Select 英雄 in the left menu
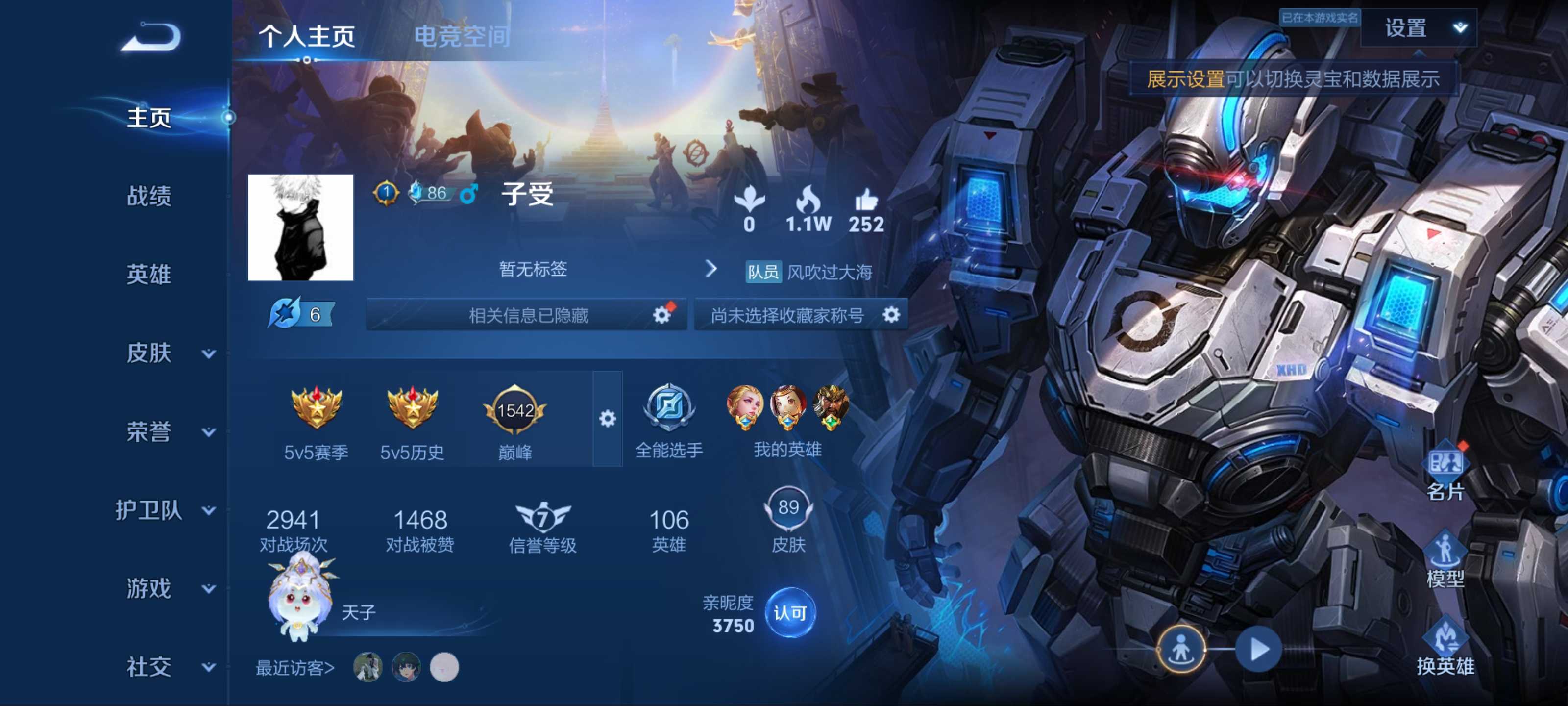 (x=148, y=275)
